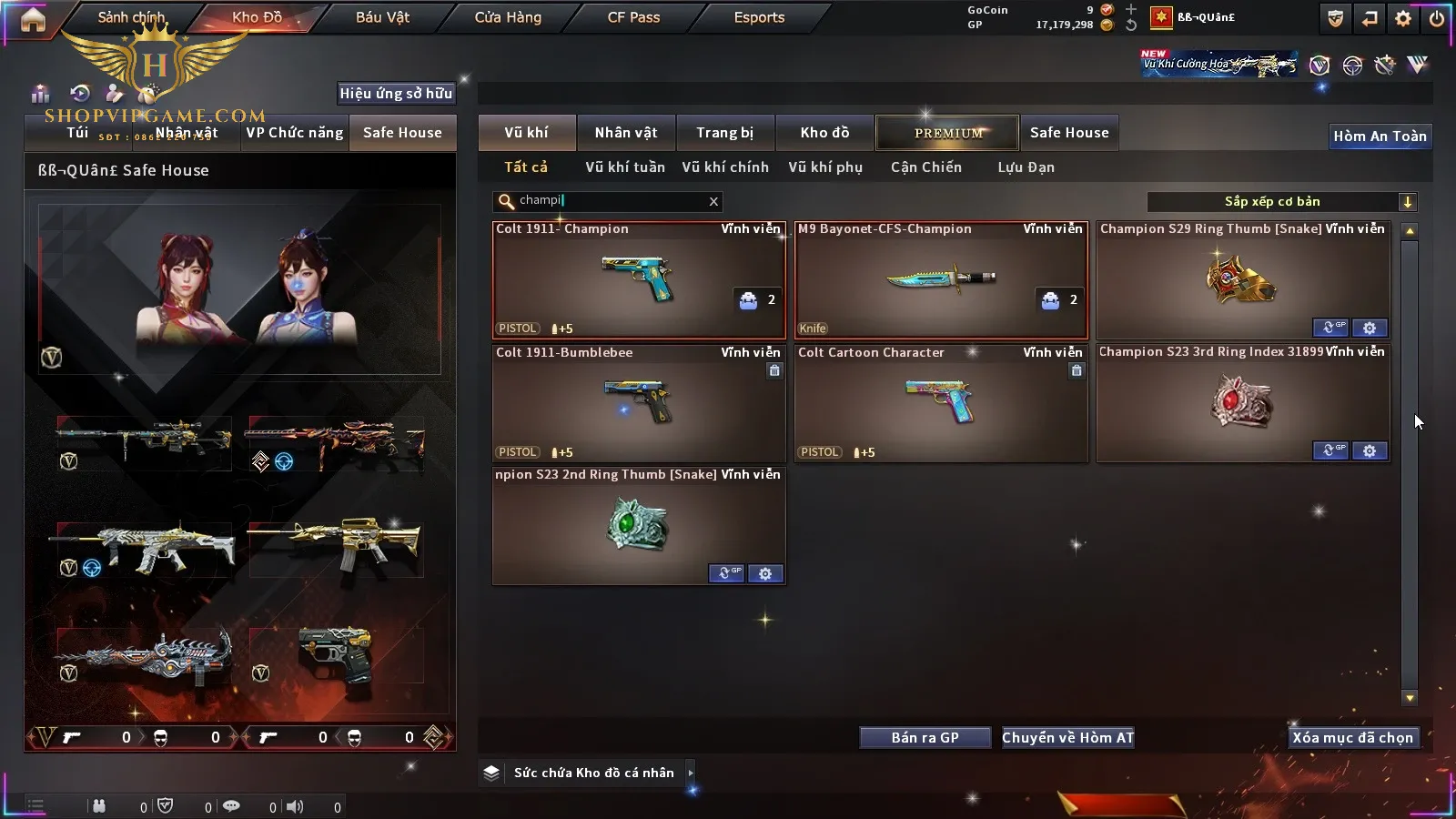Go to the CF Pass menu
This screenshot has height=819, width=1456.
(x=633, y=17)
